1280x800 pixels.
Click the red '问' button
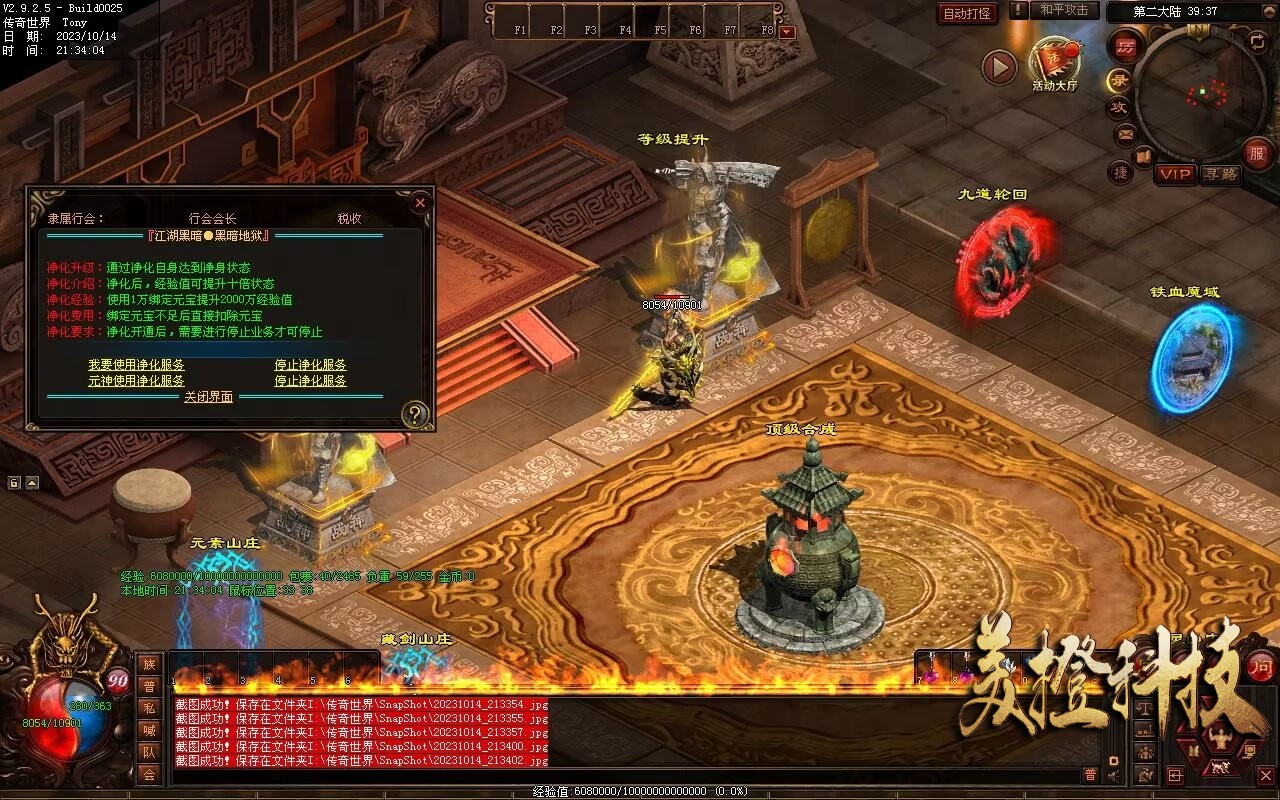tap(1261, 665)
